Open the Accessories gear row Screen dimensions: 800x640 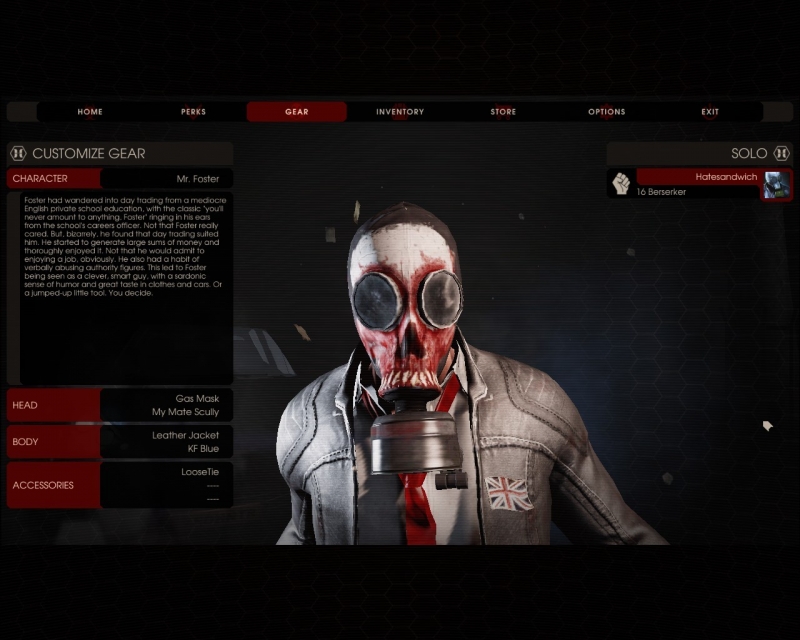120,485
